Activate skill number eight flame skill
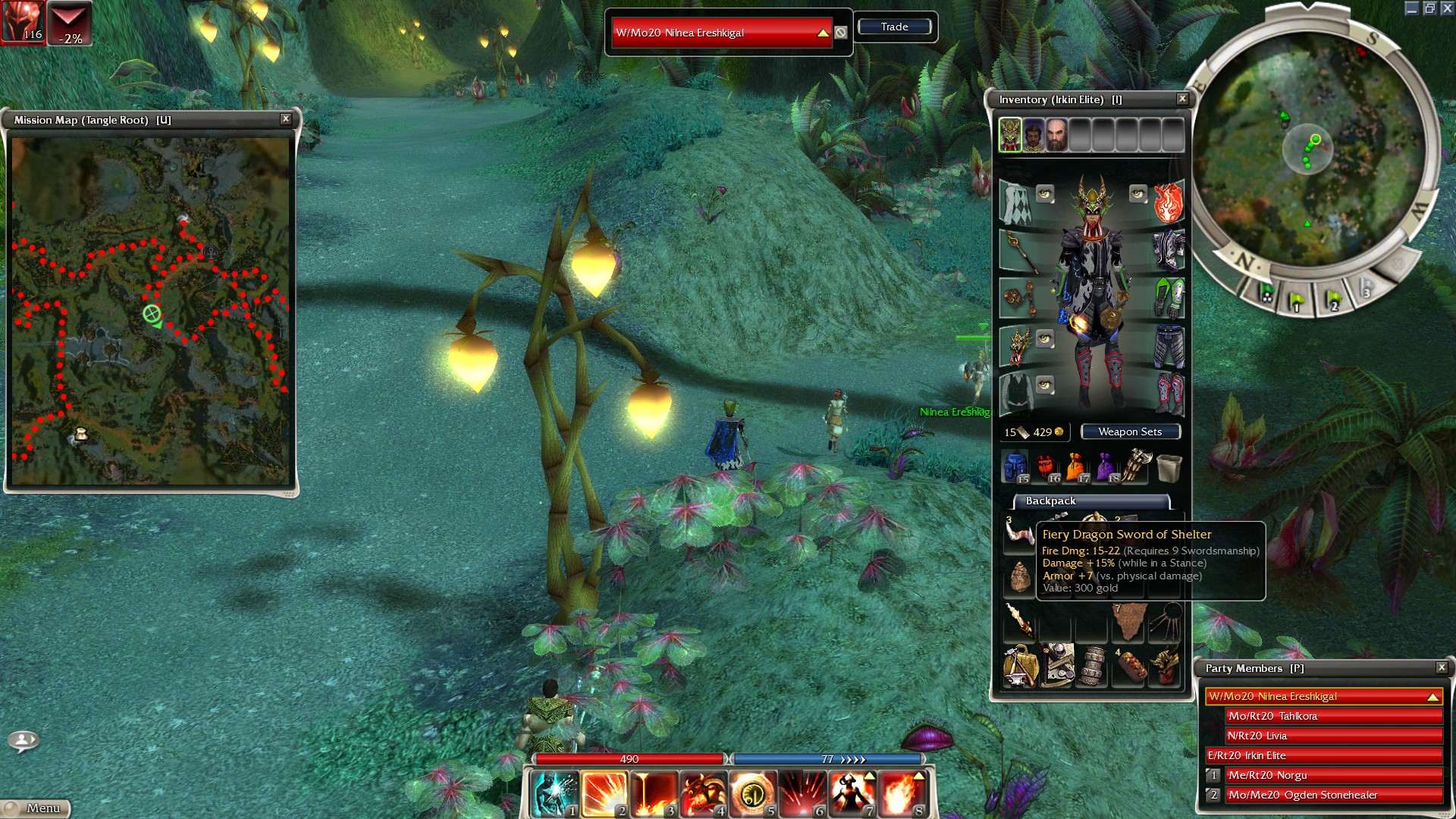Image resolution: width=1456 pixels, height=819 pixels. coord(901,794)
